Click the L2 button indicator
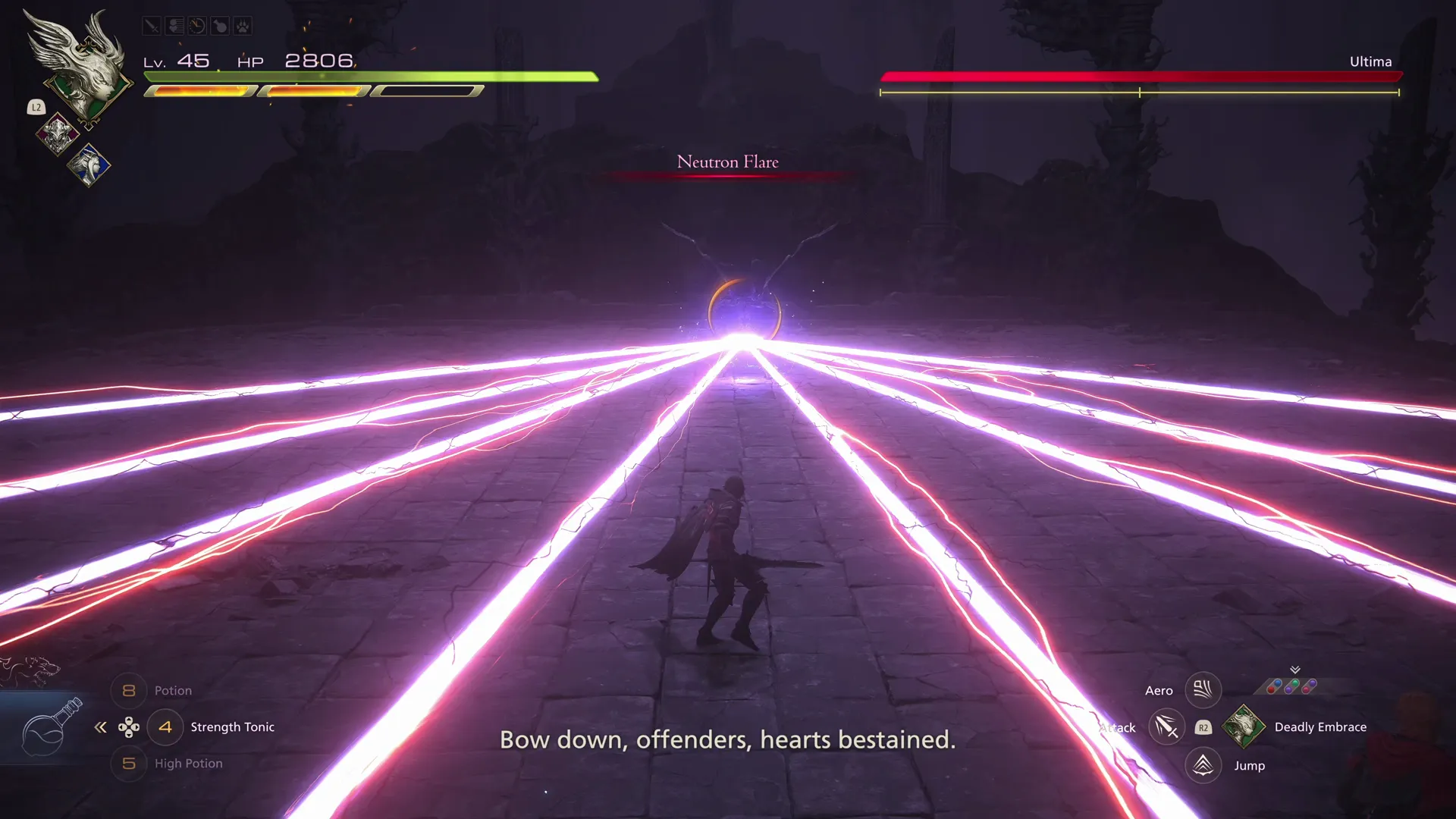The height and width of the screenshot is (819, 1456). tap(36, 107)
